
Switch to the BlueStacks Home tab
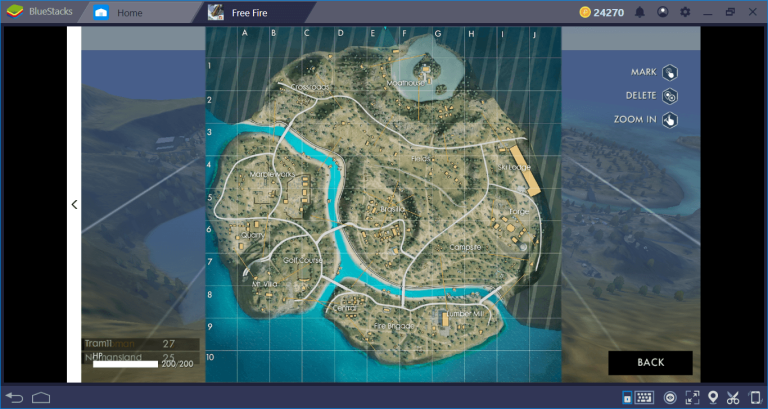click(128, 13)
